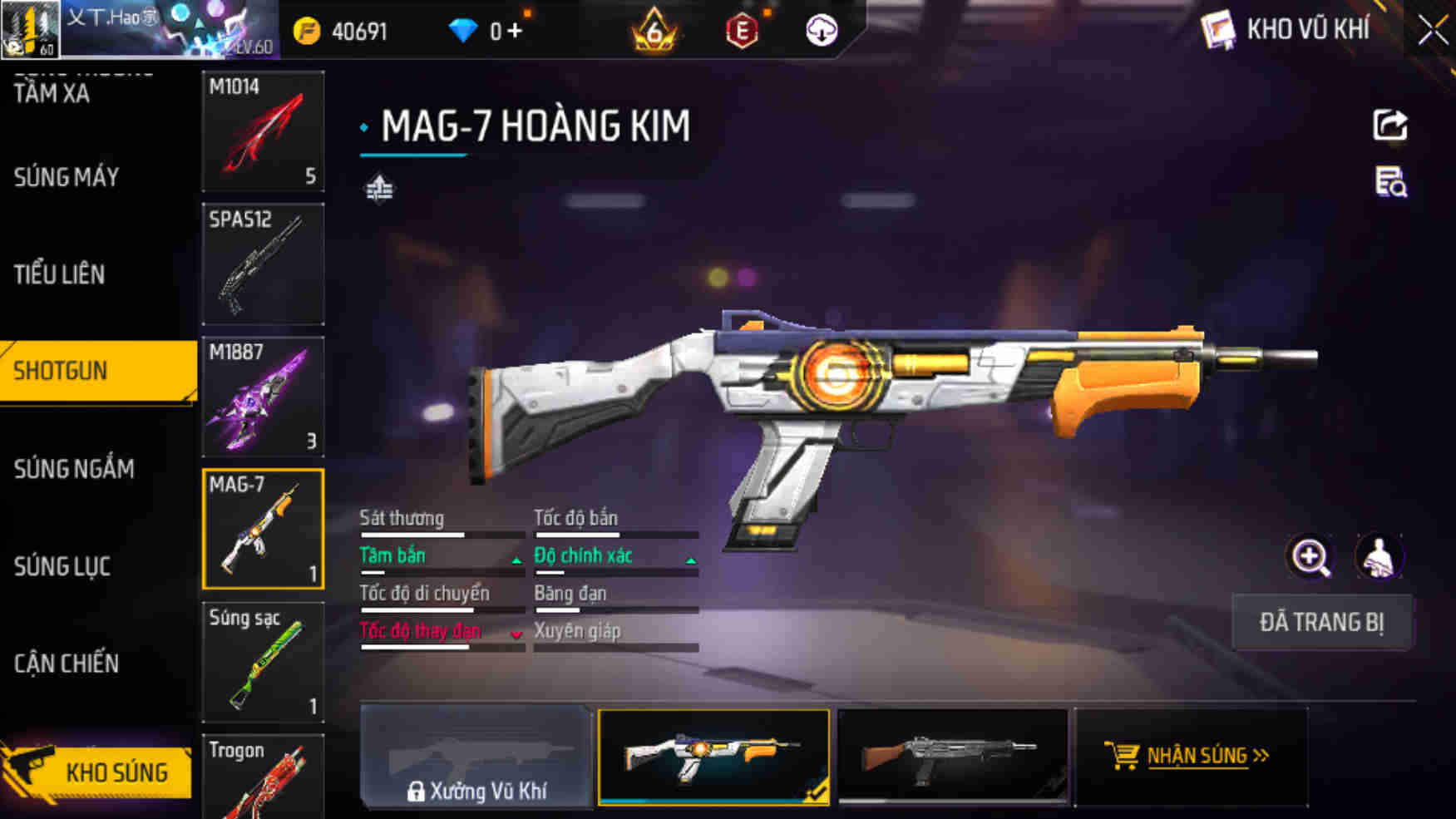Choose the default wooden MAG-7 skin
The height and width of the screenshot is (819, 1456).
(x=952, y=757)
